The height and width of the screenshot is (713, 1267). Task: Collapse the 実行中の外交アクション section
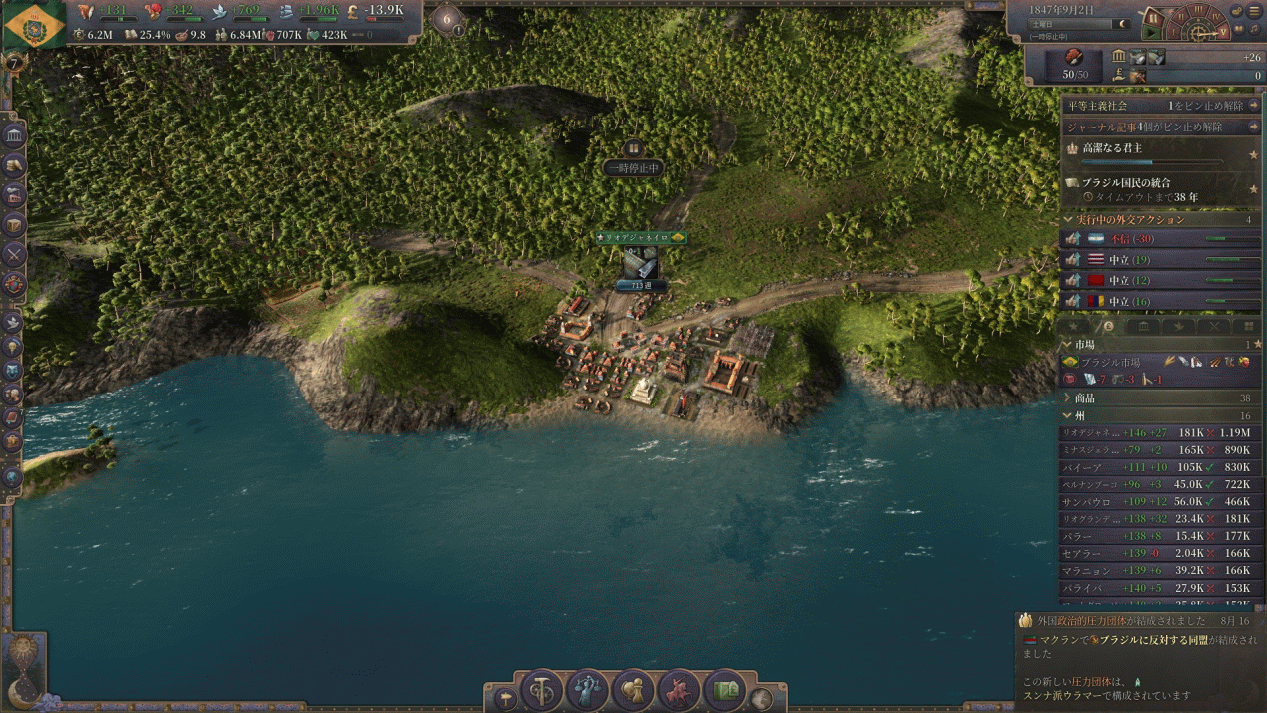point(1069,219)
